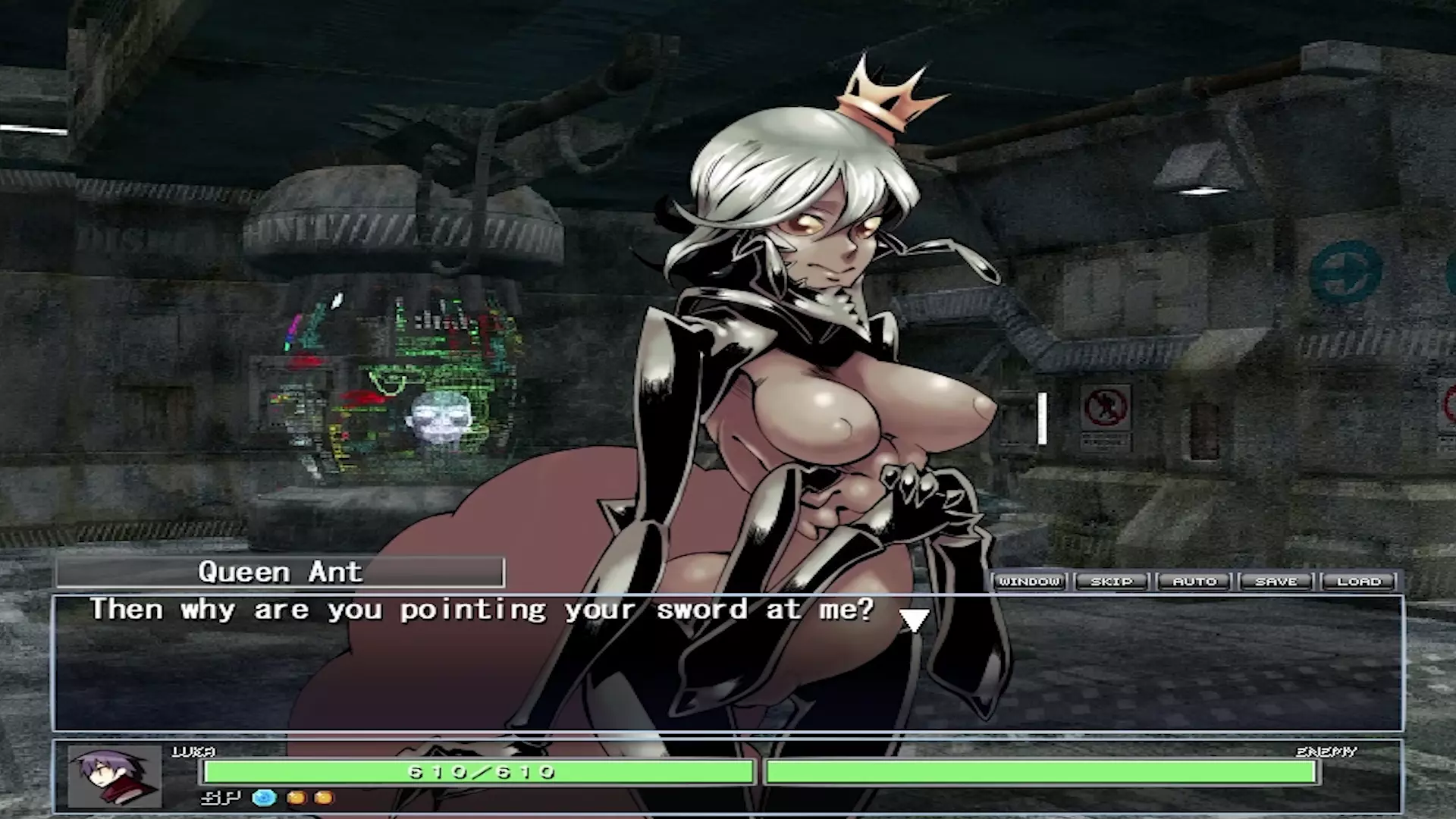This screenshot has width=1456, height=819.
Task: Open the LOAD menu
Action: (x=1359, y=582)
